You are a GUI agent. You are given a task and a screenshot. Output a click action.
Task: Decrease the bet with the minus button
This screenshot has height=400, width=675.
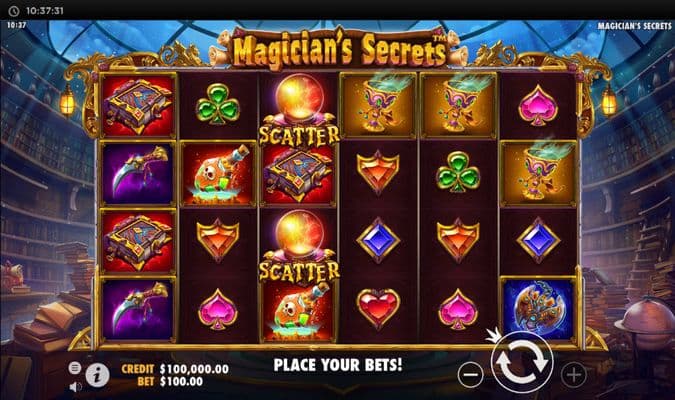(471, 375)
